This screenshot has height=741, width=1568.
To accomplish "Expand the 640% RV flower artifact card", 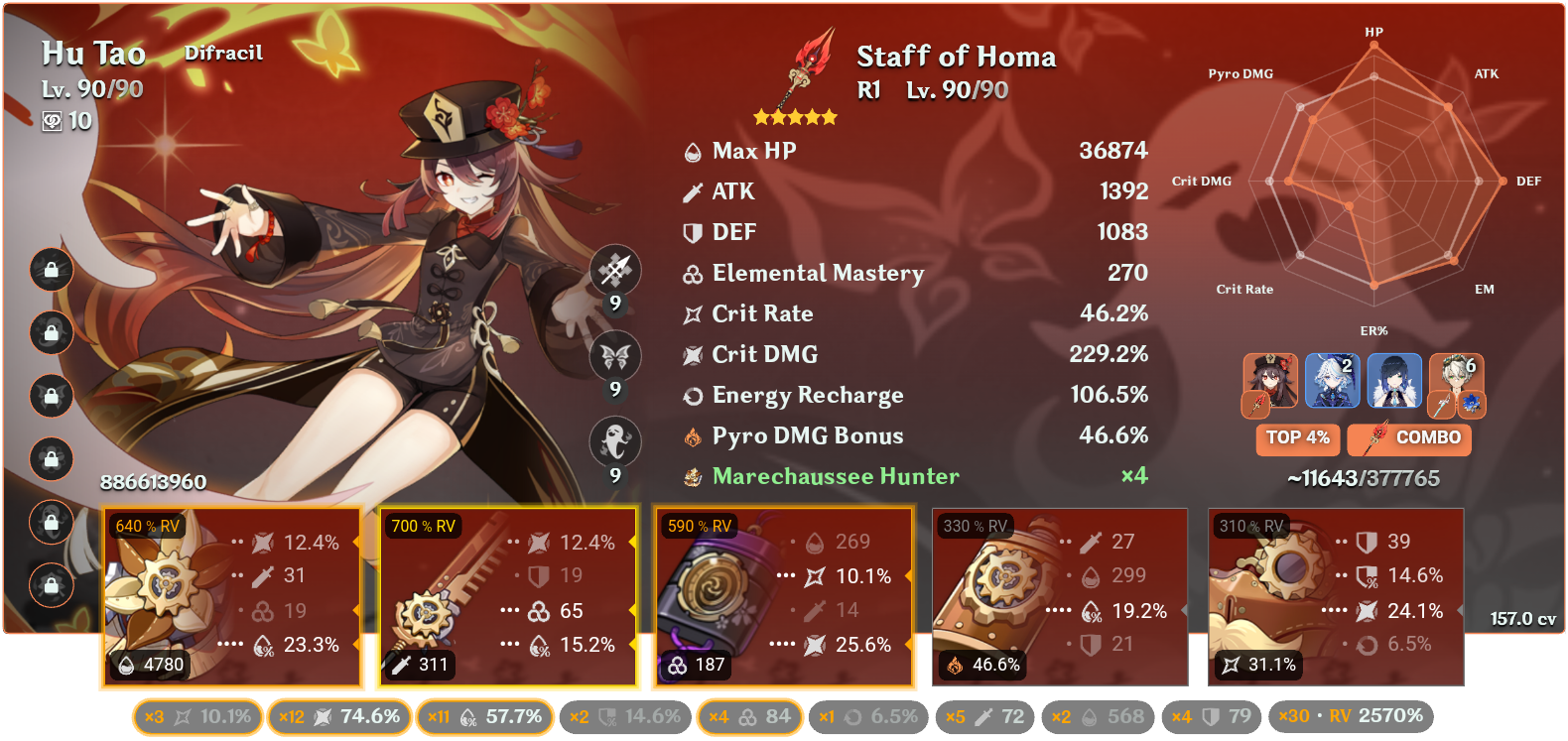I will coord(232,596).
